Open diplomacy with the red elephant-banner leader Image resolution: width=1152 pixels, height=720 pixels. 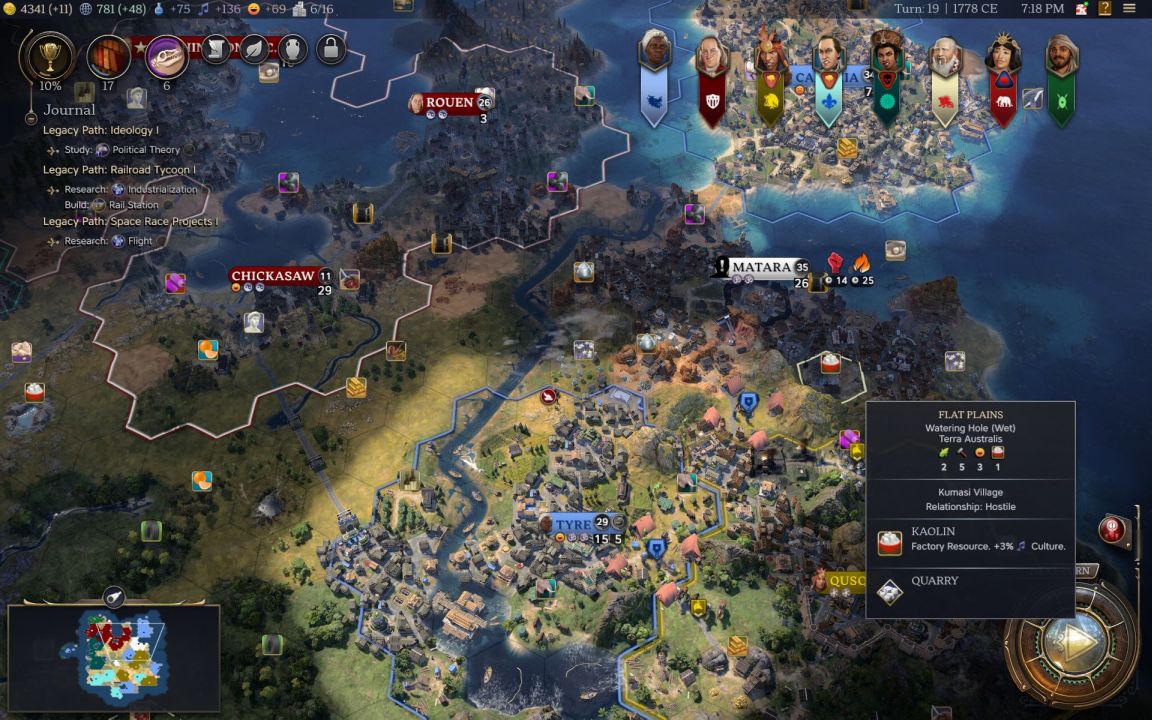pyautogui.click(x=1002, y=80)
